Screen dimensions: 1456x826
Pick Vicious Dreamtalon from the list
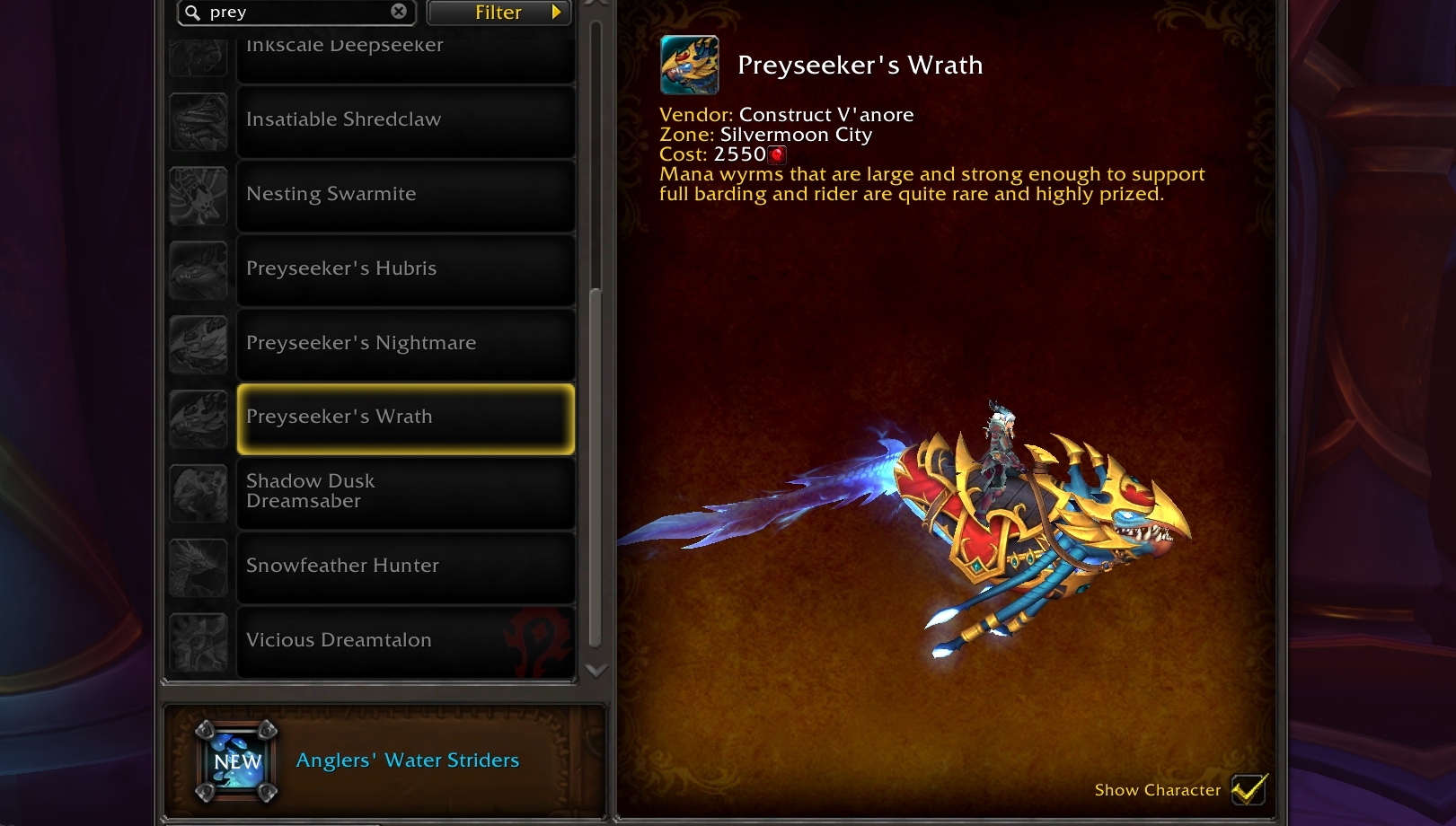pos(405,641)
